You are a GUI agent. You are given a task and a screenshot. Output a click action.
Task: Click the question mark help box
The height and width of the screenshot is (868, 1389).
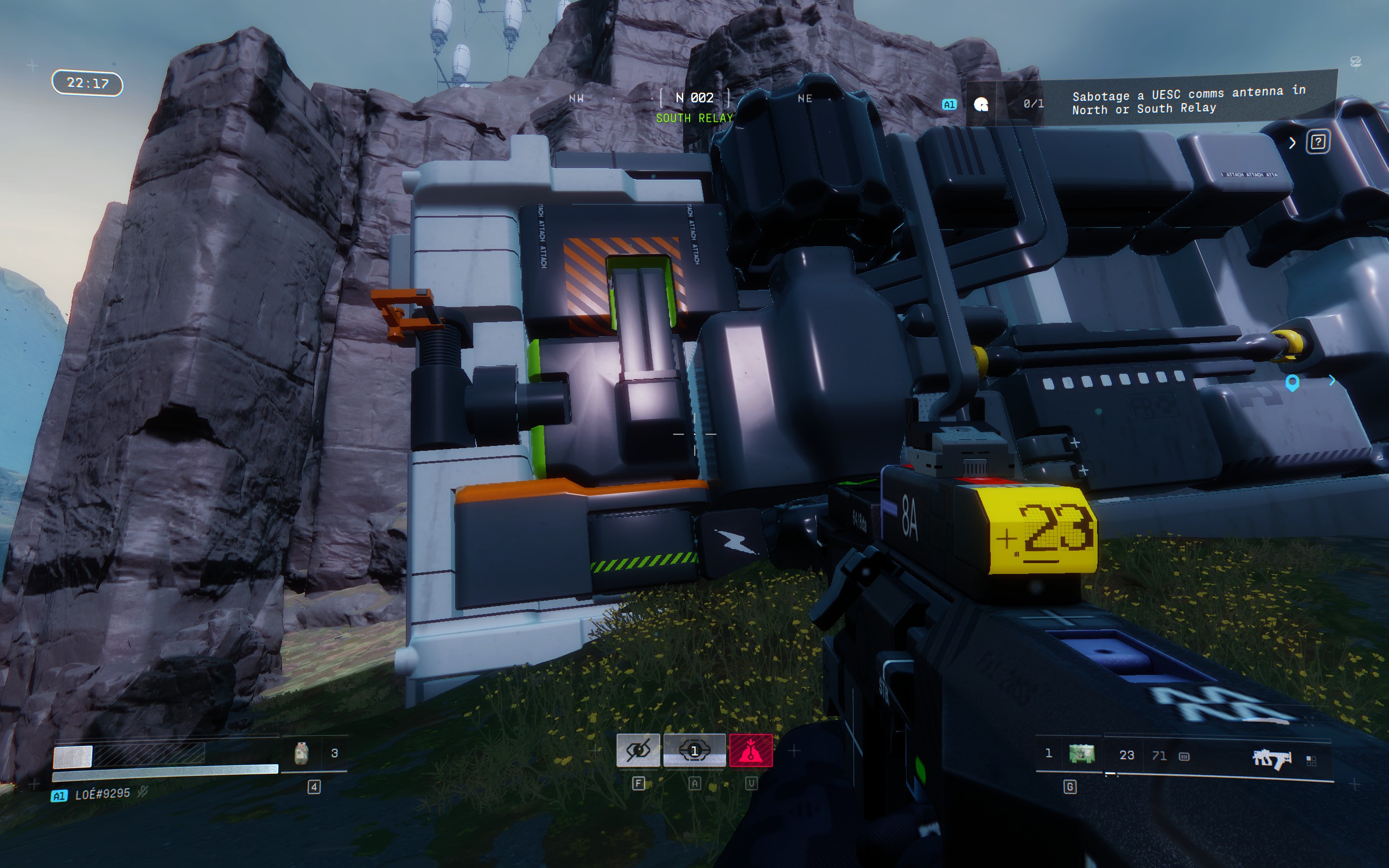1317,142
